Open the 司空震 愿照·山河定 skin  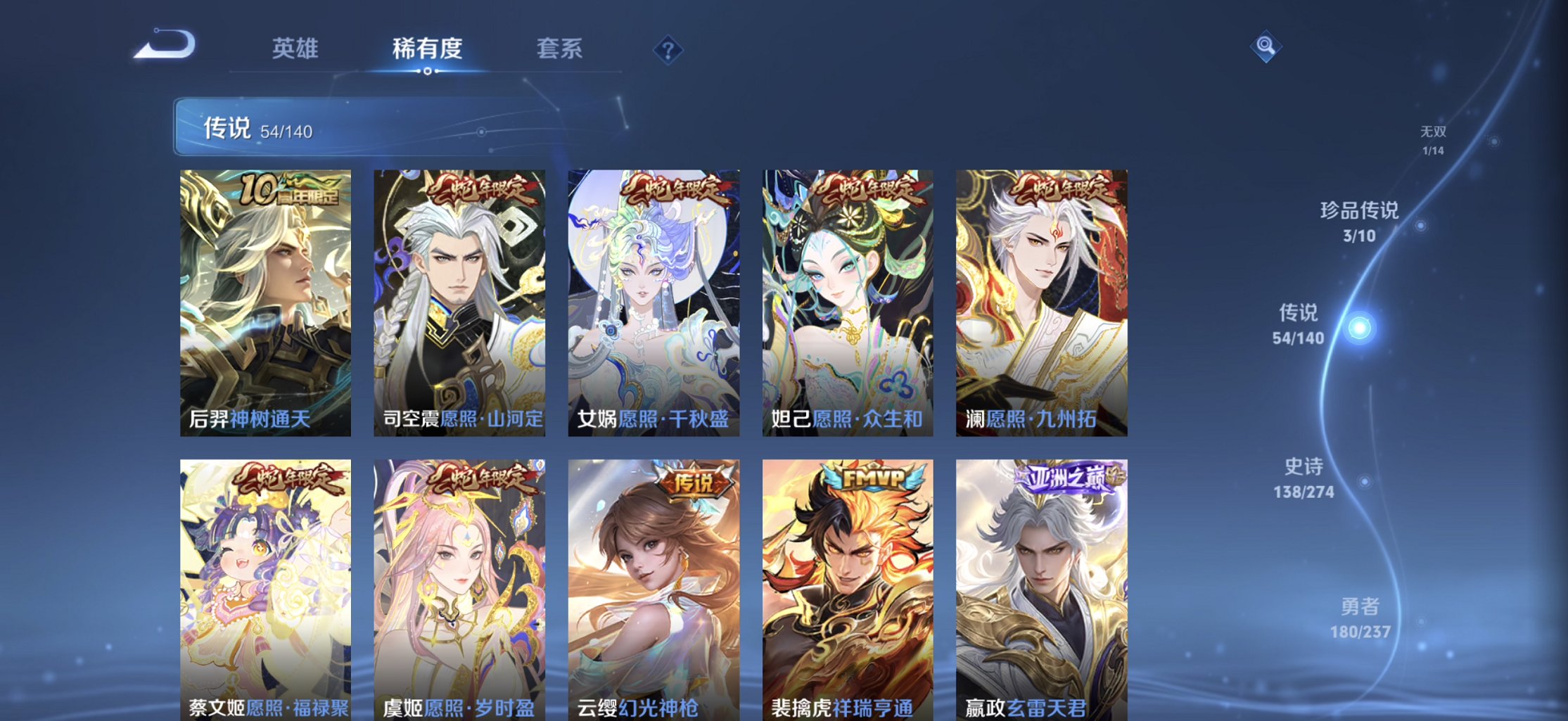[459, 302]
